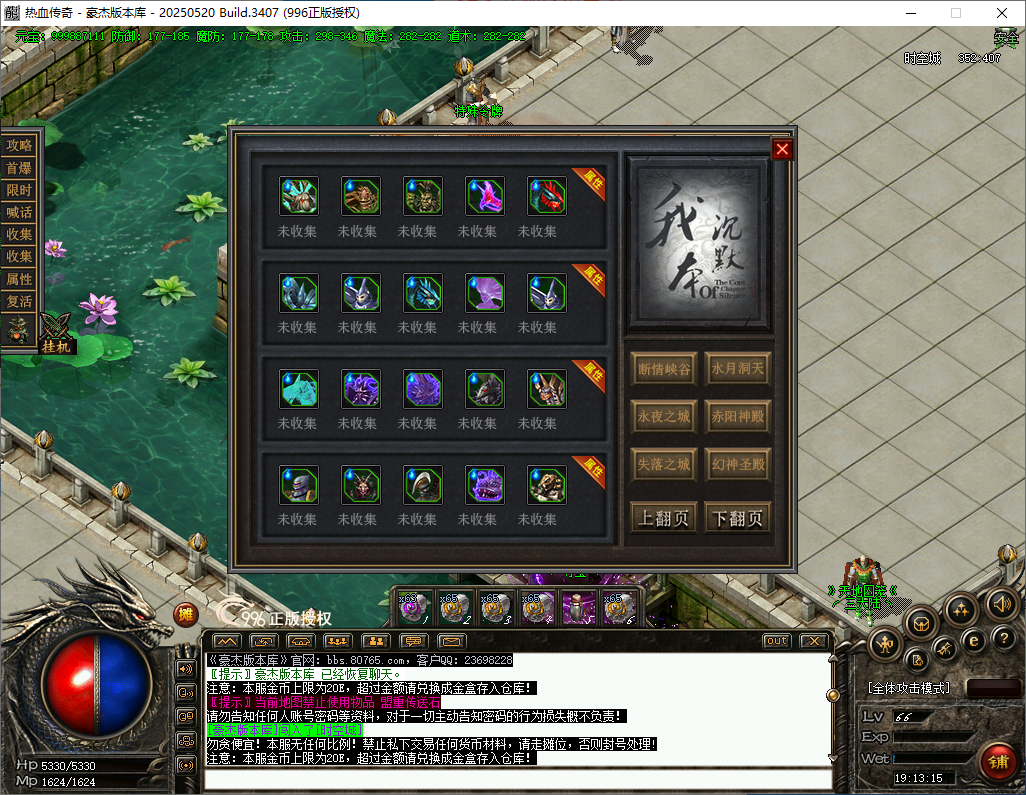Click the chat window out button
This screenshot has height=795, width=1026.
click(x=776, y=641)
